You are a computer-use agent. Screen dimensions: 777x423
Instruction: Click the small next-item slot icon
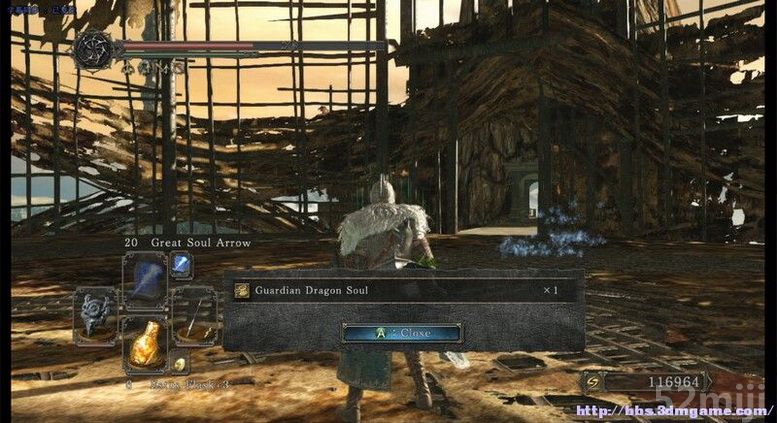[180, 364]
